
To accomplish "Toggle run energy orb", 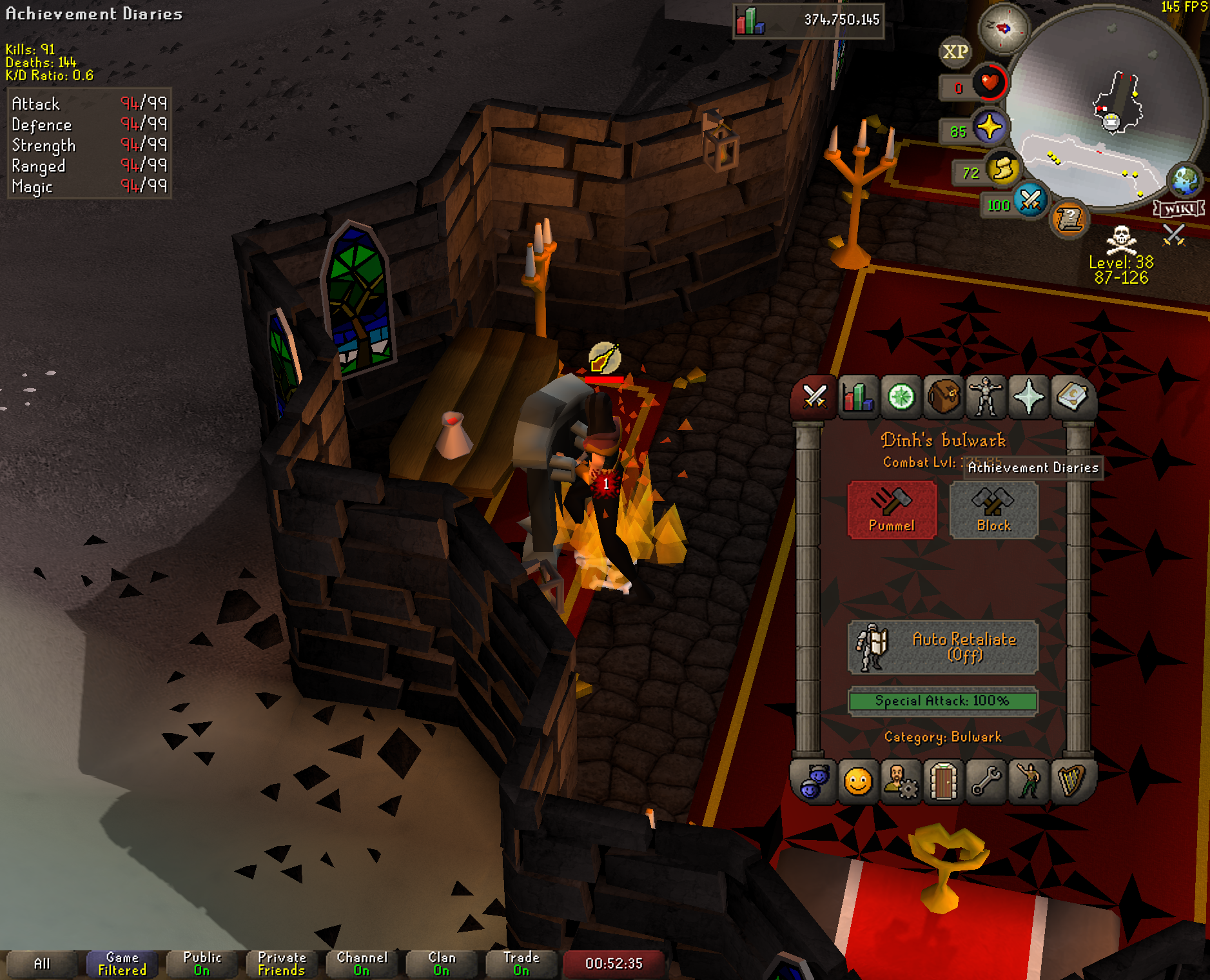I will (x=1002, y=170).
